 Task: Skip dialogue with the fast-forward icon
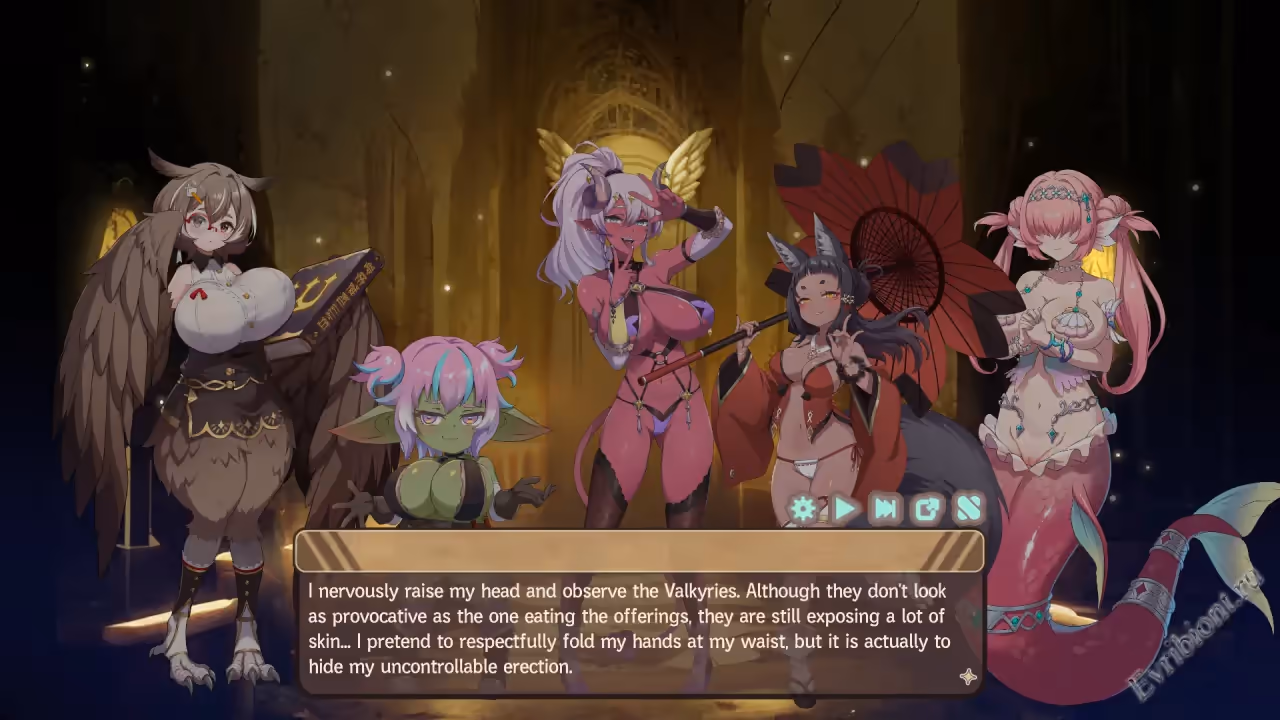[886, 509]
